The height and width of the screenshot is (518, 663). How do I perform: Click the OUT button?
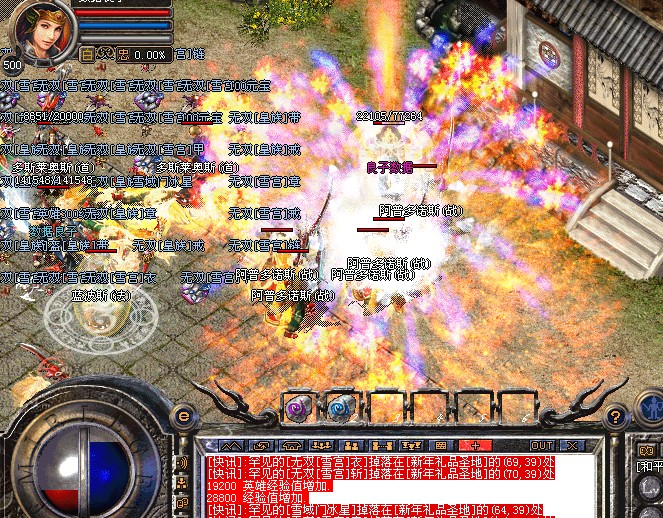click(x=541, y=445)
